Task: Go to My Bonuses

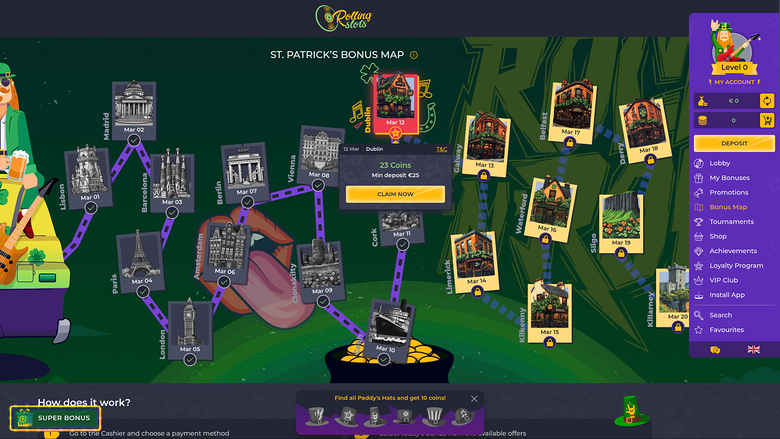Action: (x=728, y=178)
